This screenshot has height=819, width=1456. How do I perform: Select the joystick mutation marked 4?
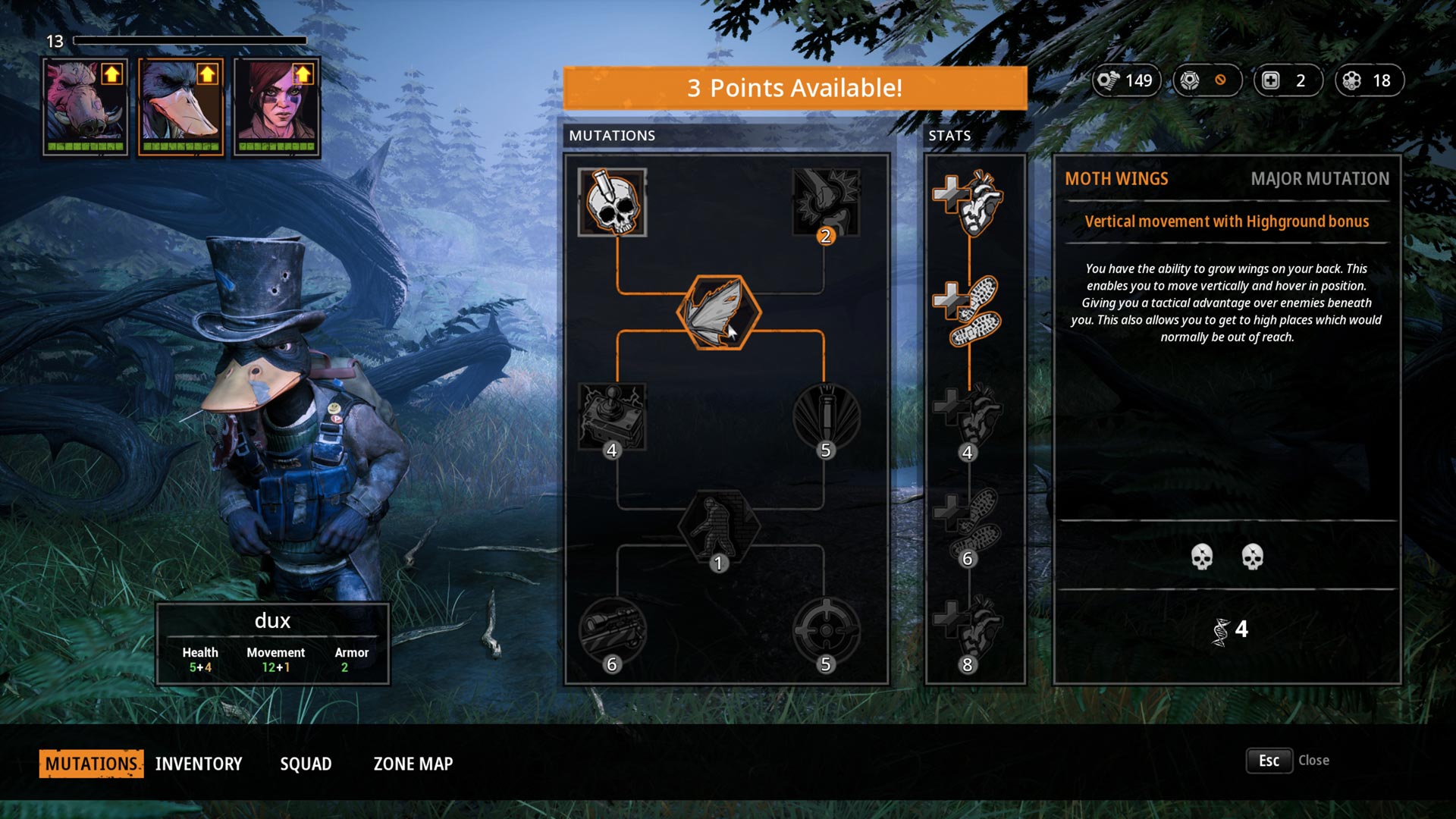click(x=613, y=417)
